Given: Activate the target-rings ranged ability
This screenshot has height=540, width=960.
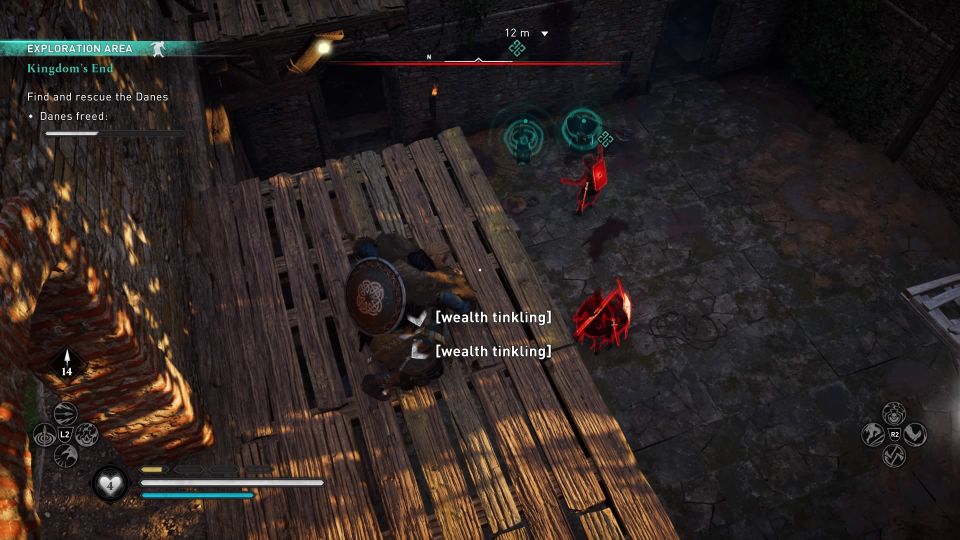Looking at the screenshot, I should coord(44,435).
